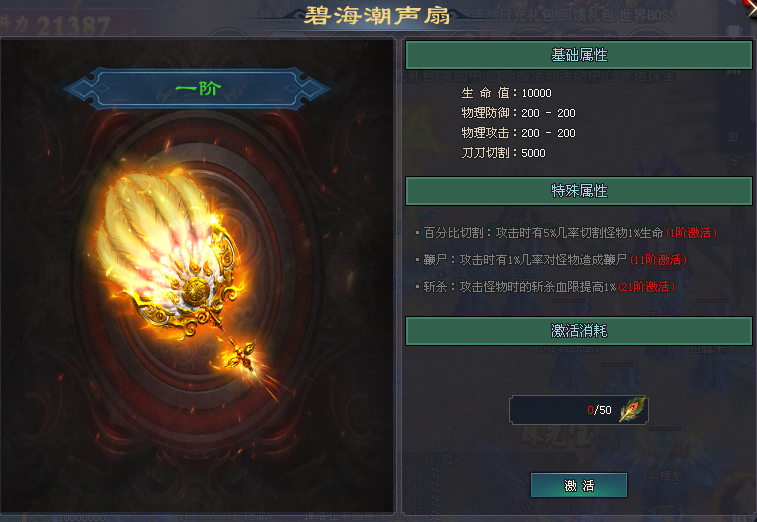Screen dimensions: 757x522
Task: Click the 激活 activate button
Action: pyautogui.click(x=579, y=486)
